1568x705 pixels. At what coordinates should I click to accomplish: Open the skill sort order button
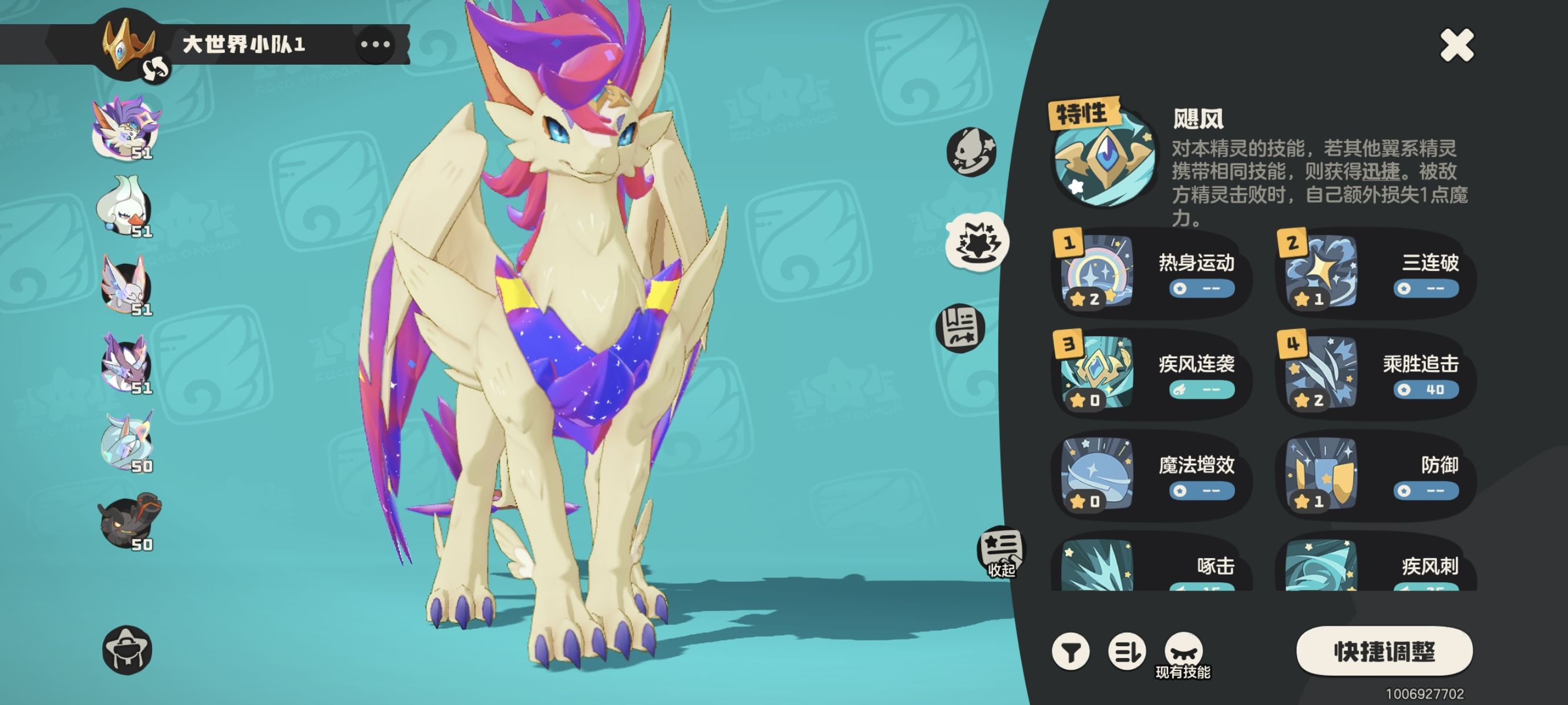point(1126,652)
